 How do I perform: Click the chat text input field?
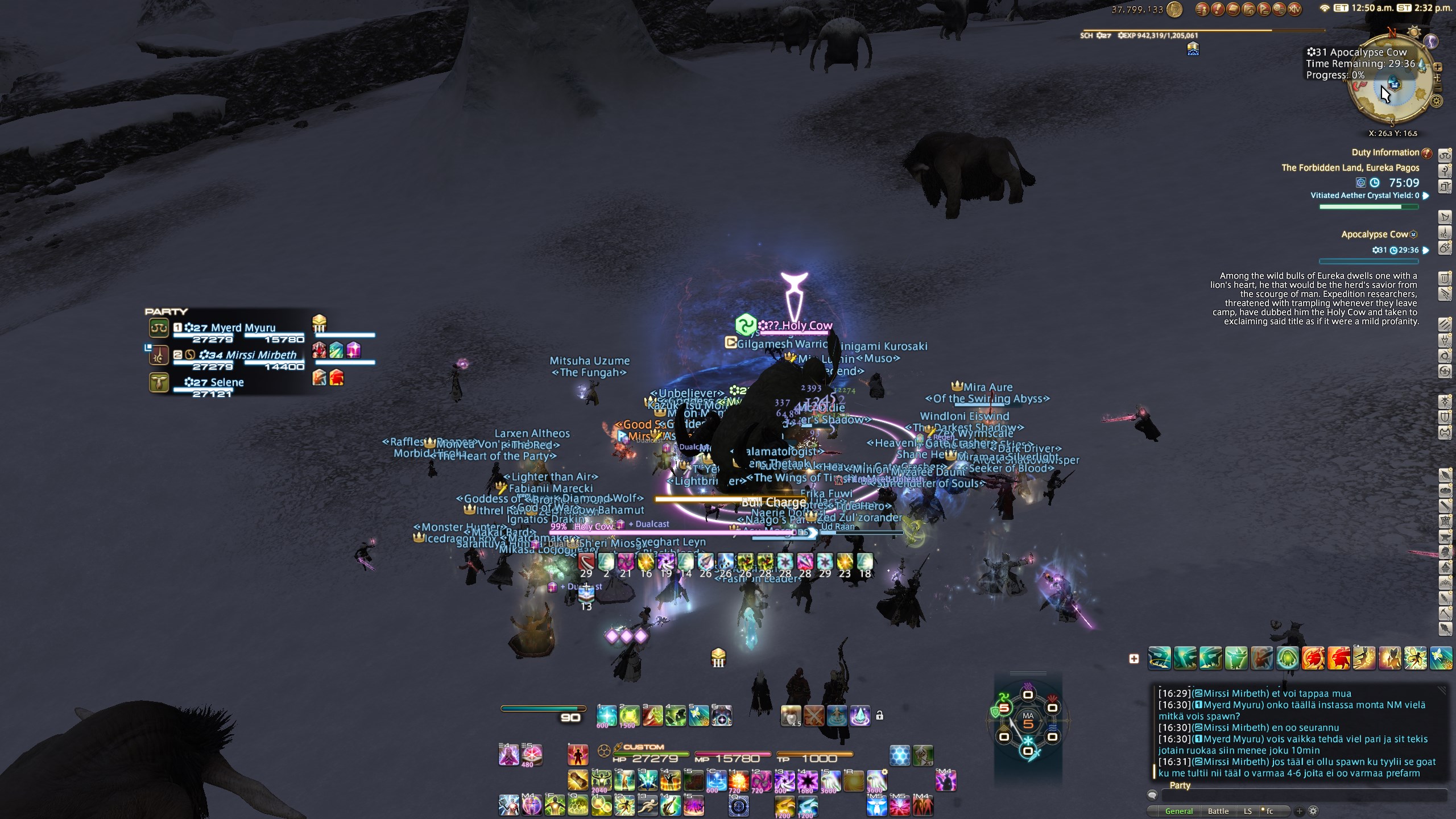pos(1302,795)
